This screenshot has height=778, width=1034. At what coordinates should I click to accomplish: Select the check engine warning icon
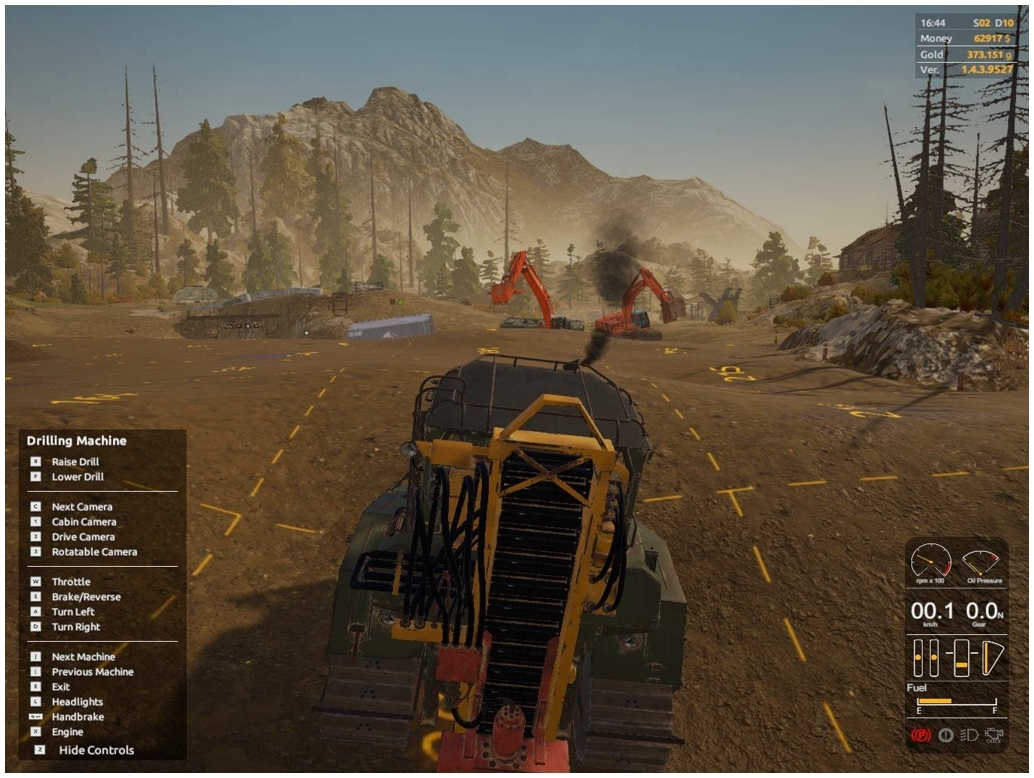pos(992,735)
